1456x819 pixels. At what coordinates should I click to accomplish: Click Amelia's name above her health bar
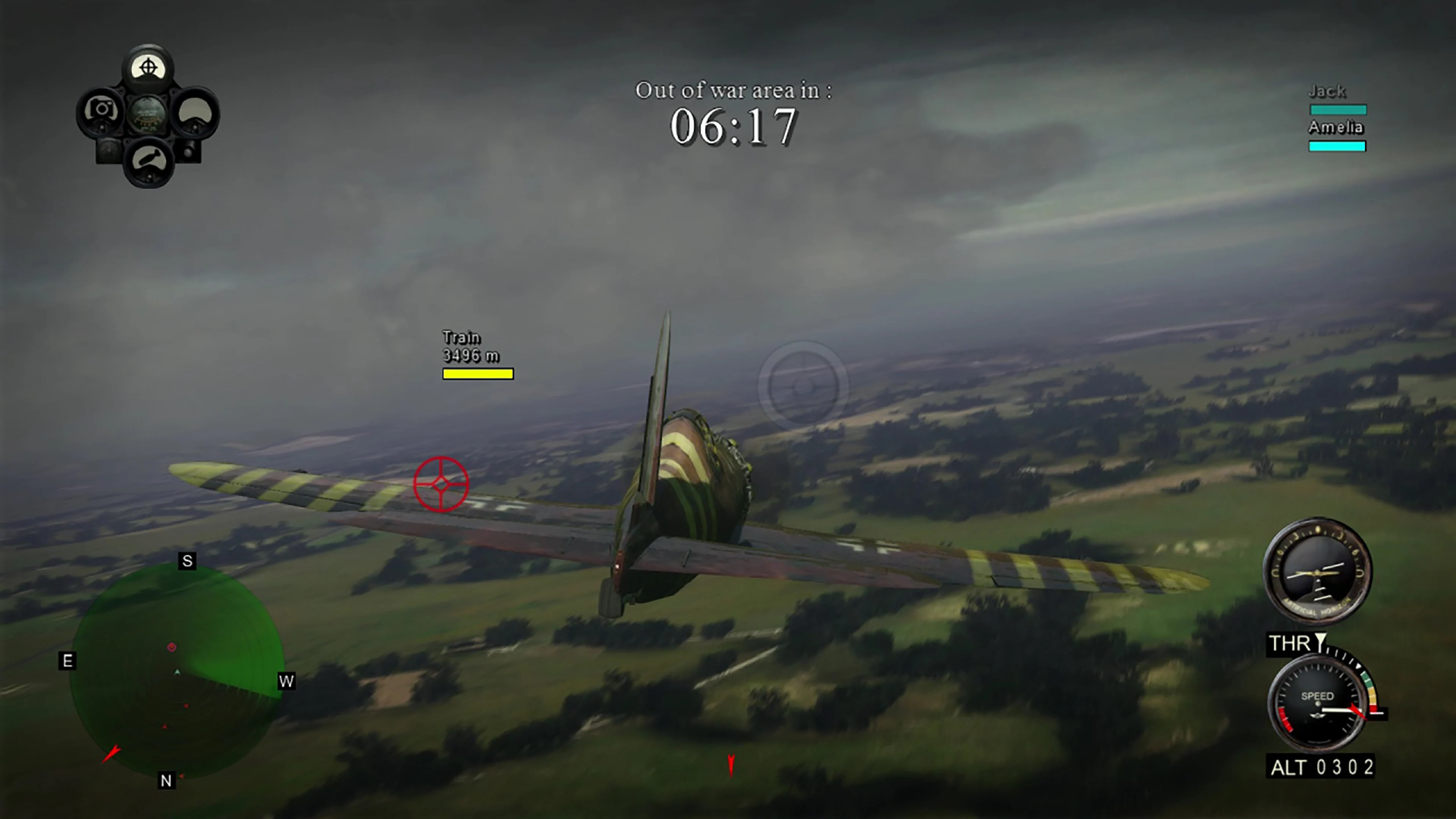point(1336,128)
